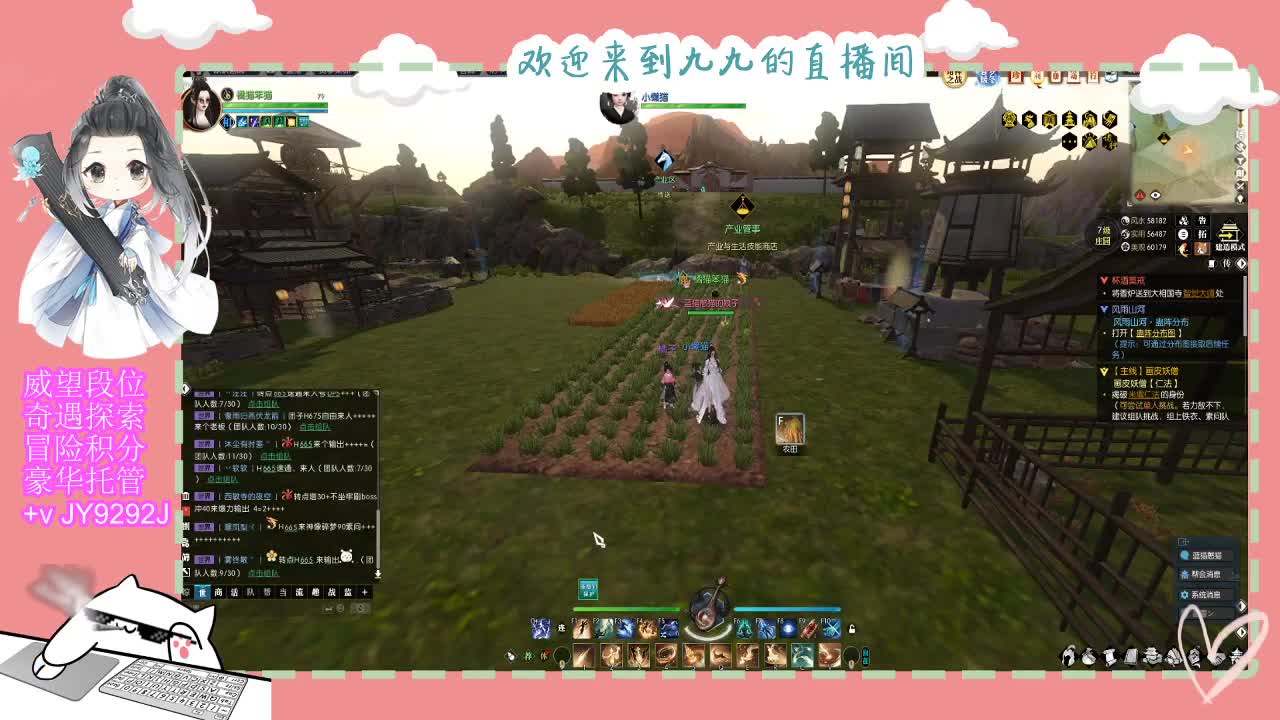
Task: Open the 建造模式 build mode icon
Action: 1228,233
